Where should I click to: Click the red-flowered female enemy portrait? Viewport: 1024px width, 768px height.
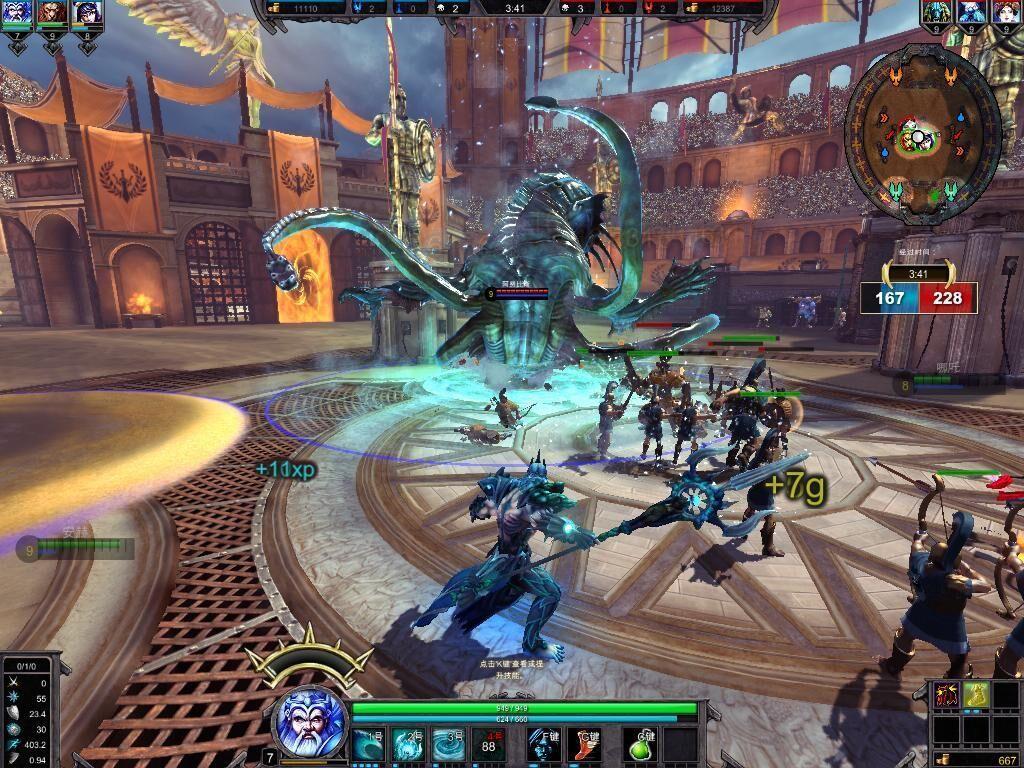point(1005,13)
